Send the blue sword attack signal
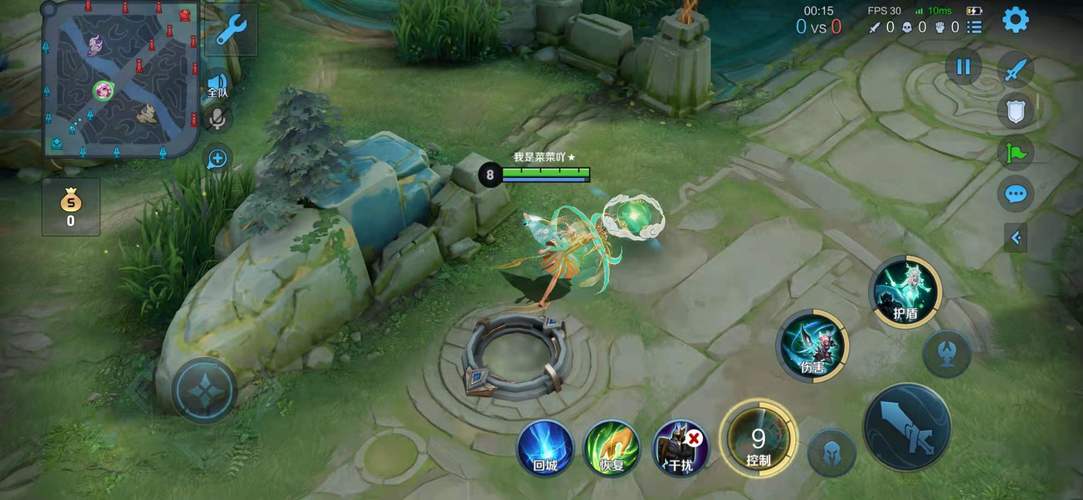This screenshot has width=1083, height=500. point(1016,70)
